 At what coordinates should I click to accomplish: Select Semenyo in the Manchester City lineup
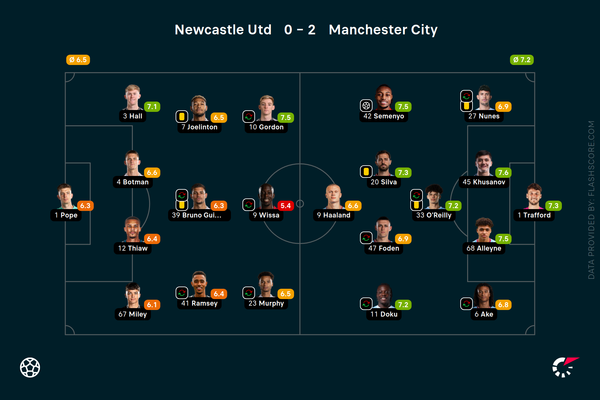click(x=383, y=98)
